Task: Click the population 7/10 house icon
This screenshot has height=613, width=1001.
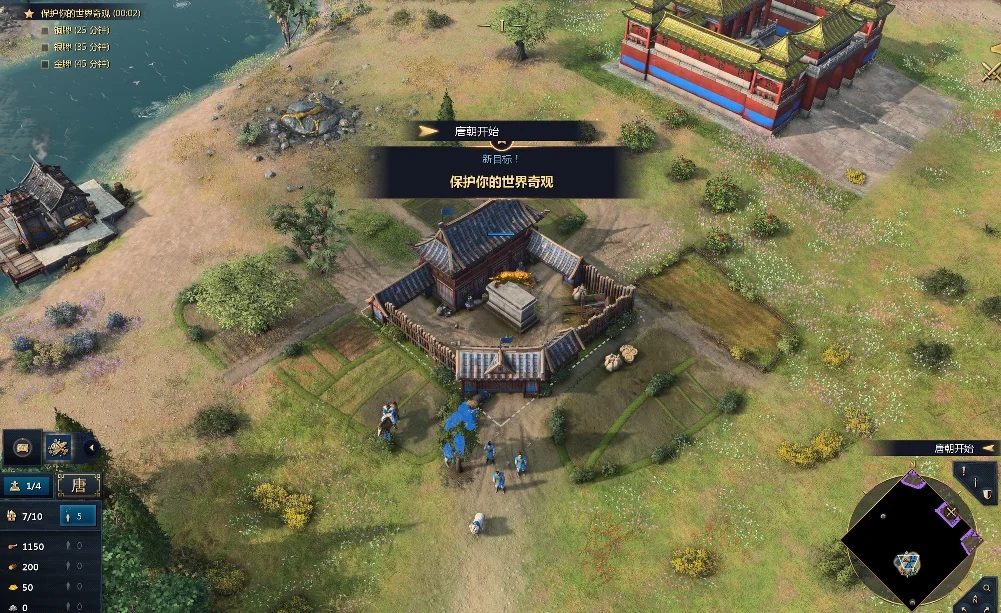Action: point(12,516)
